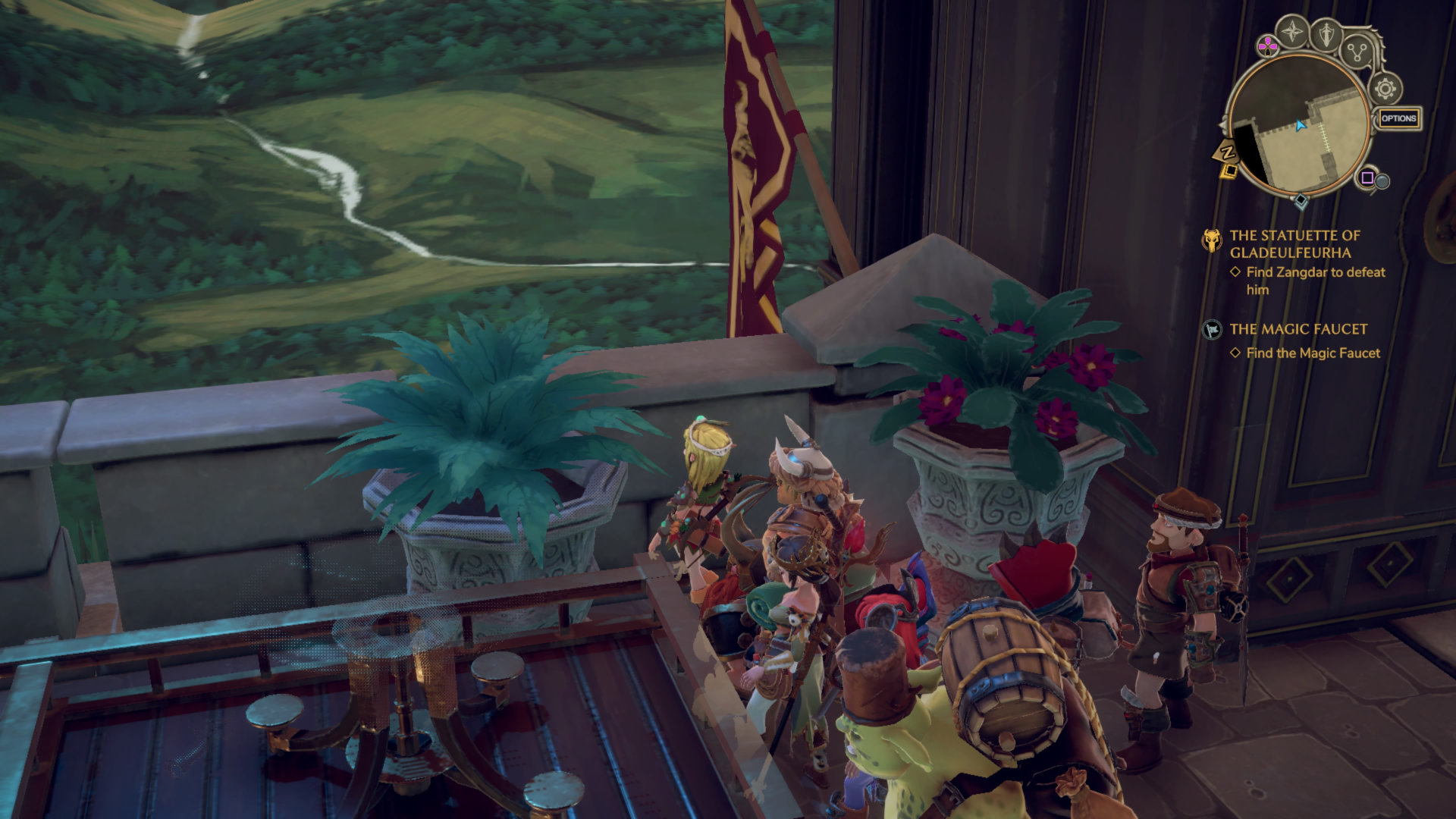This screenshot has height=819, width=1456.
Task: Click the magnifier icon beside the minimap
Action: click(1382, 181)
